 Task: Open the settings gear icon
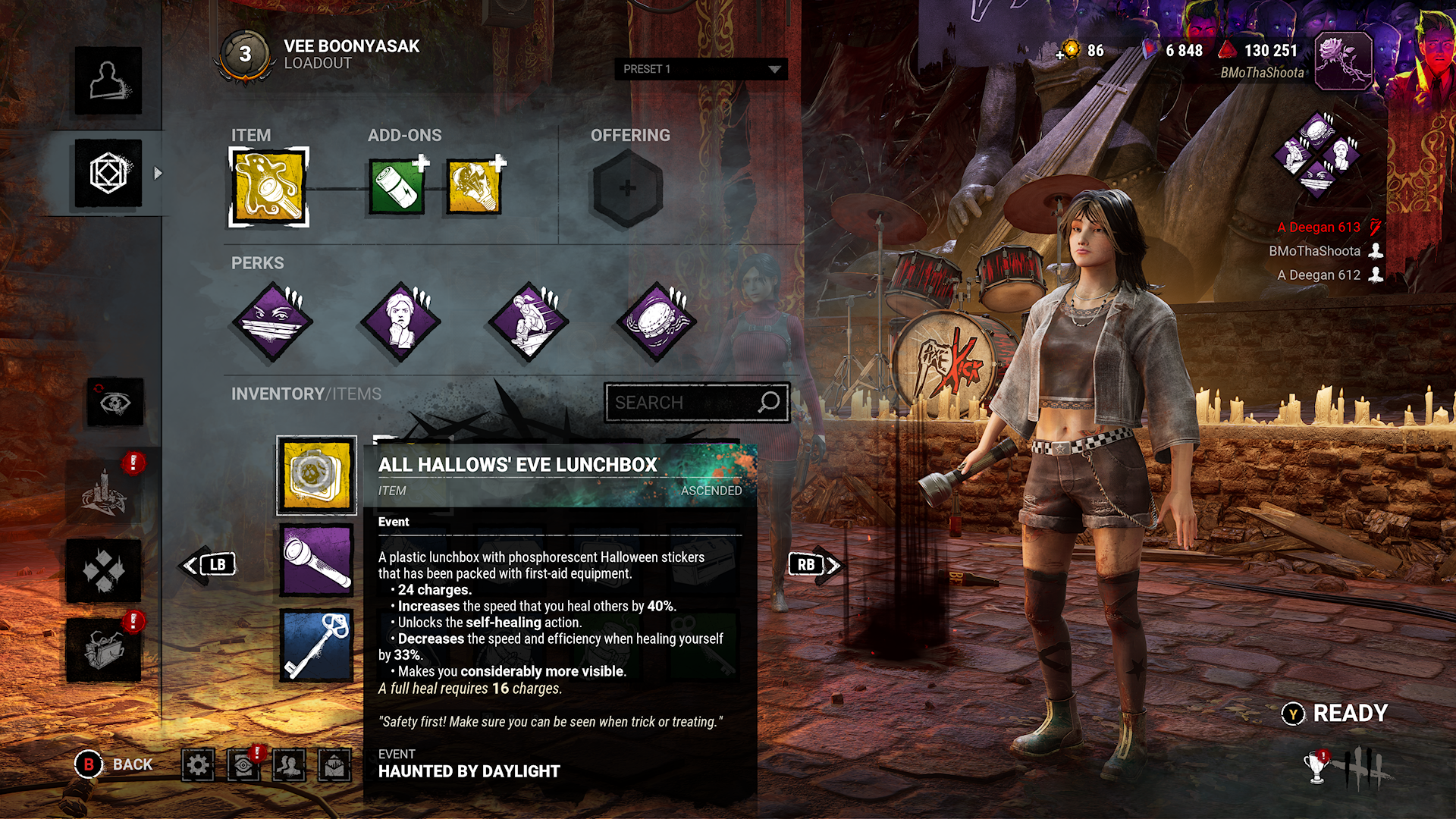[198, 764]
